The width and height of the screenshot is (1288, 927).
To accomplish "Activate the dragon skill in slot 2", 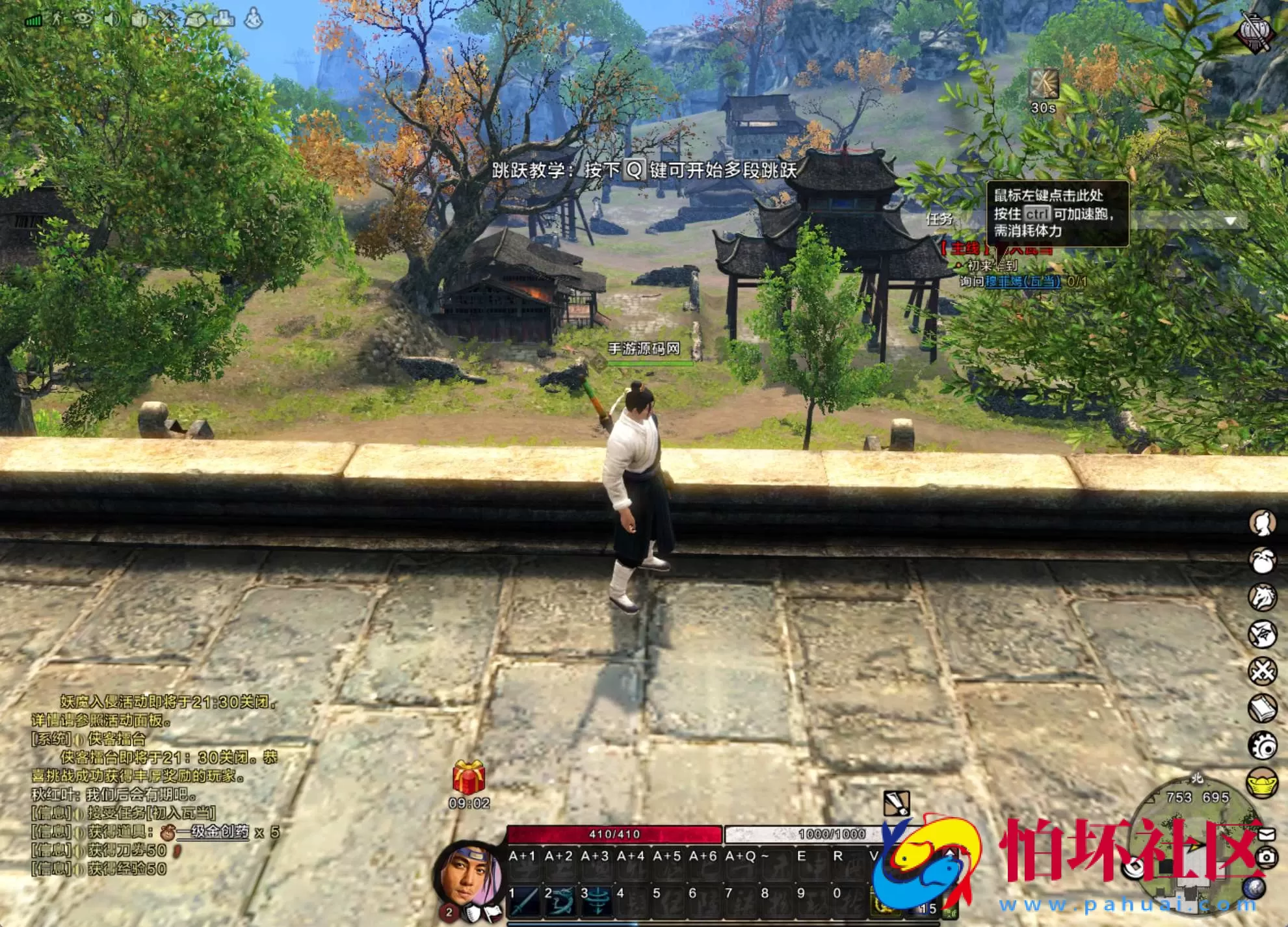I will [x=560, y=901].
